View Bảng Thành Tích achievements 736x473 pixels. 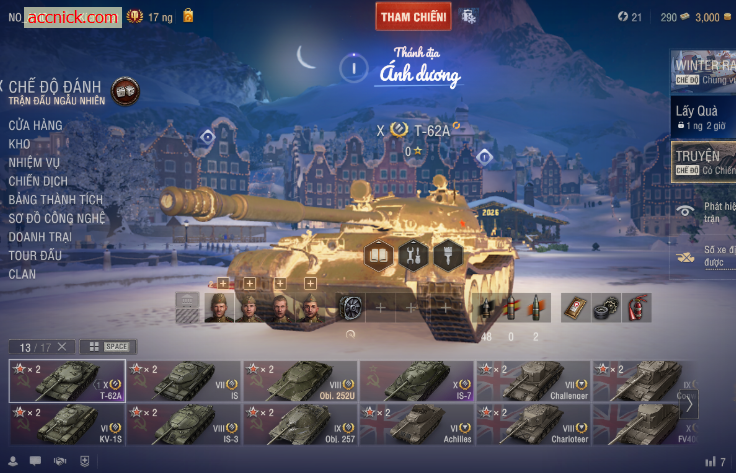click(55, 200)
